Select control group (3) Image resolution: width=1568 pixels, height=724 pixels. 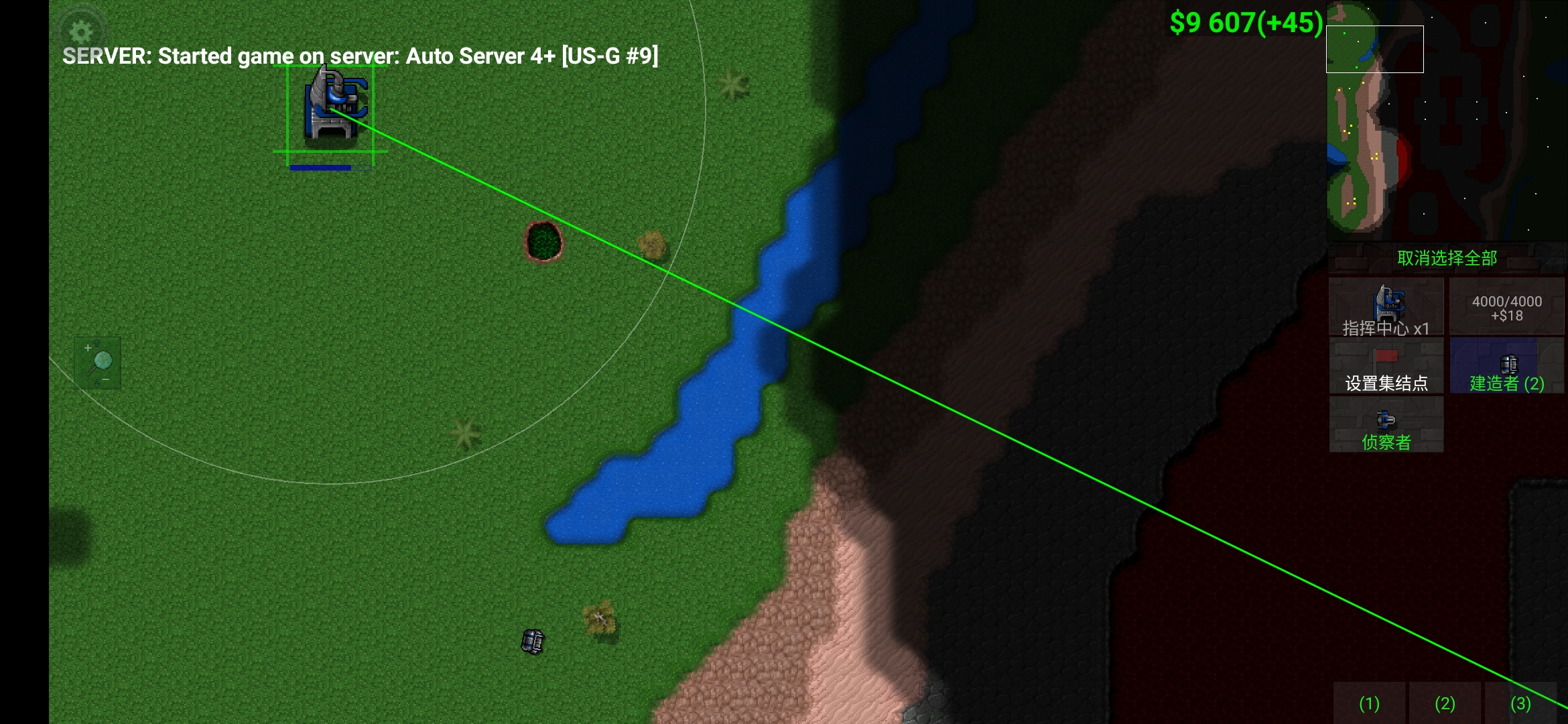1520,703
